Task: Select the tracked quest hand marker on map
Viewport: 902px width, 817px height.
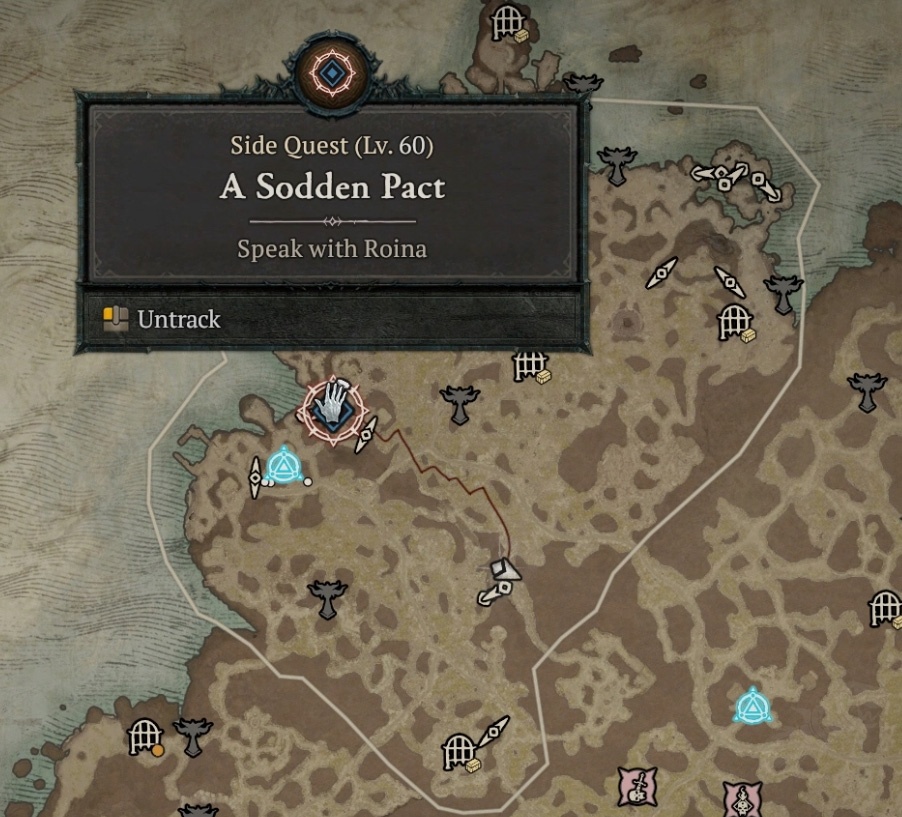Action: (332, 408)
